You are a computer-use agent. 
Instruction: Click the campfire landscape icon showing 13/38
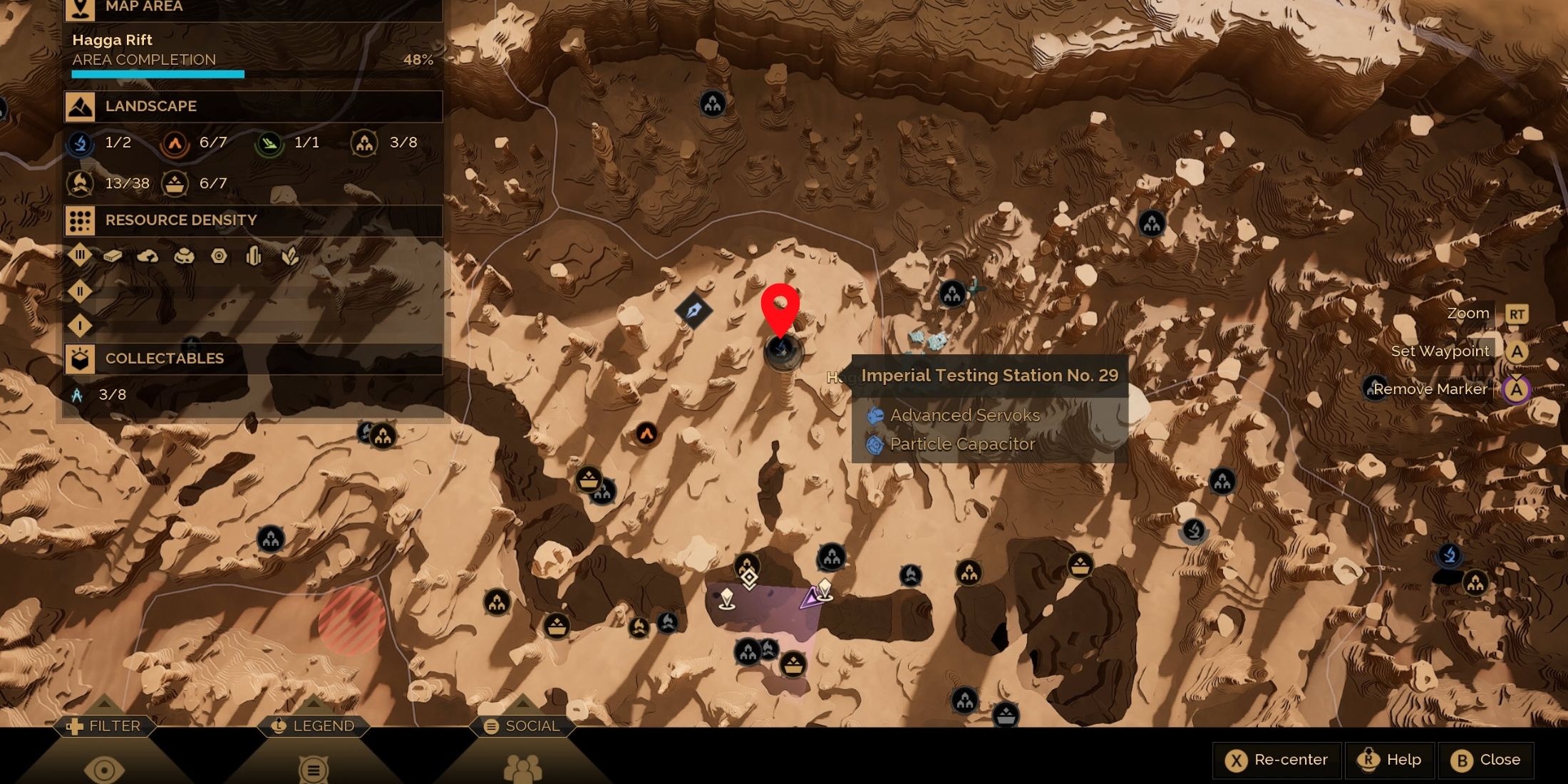[x=81, y=183]
